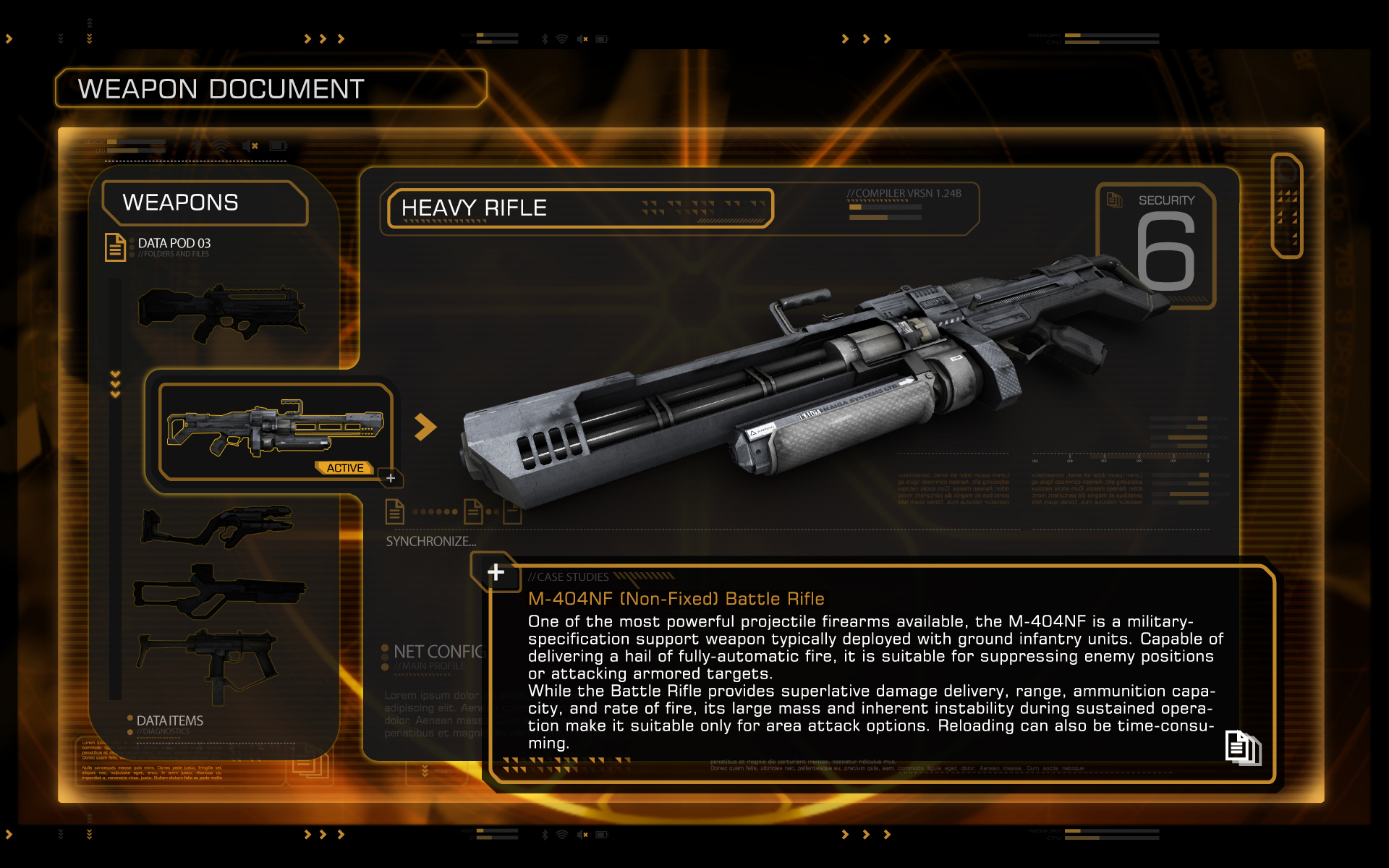The width and height of the screenshot is (1389, 868).
Task: Click the orange arrow next to the active weapon
Action: pos(425,427)
